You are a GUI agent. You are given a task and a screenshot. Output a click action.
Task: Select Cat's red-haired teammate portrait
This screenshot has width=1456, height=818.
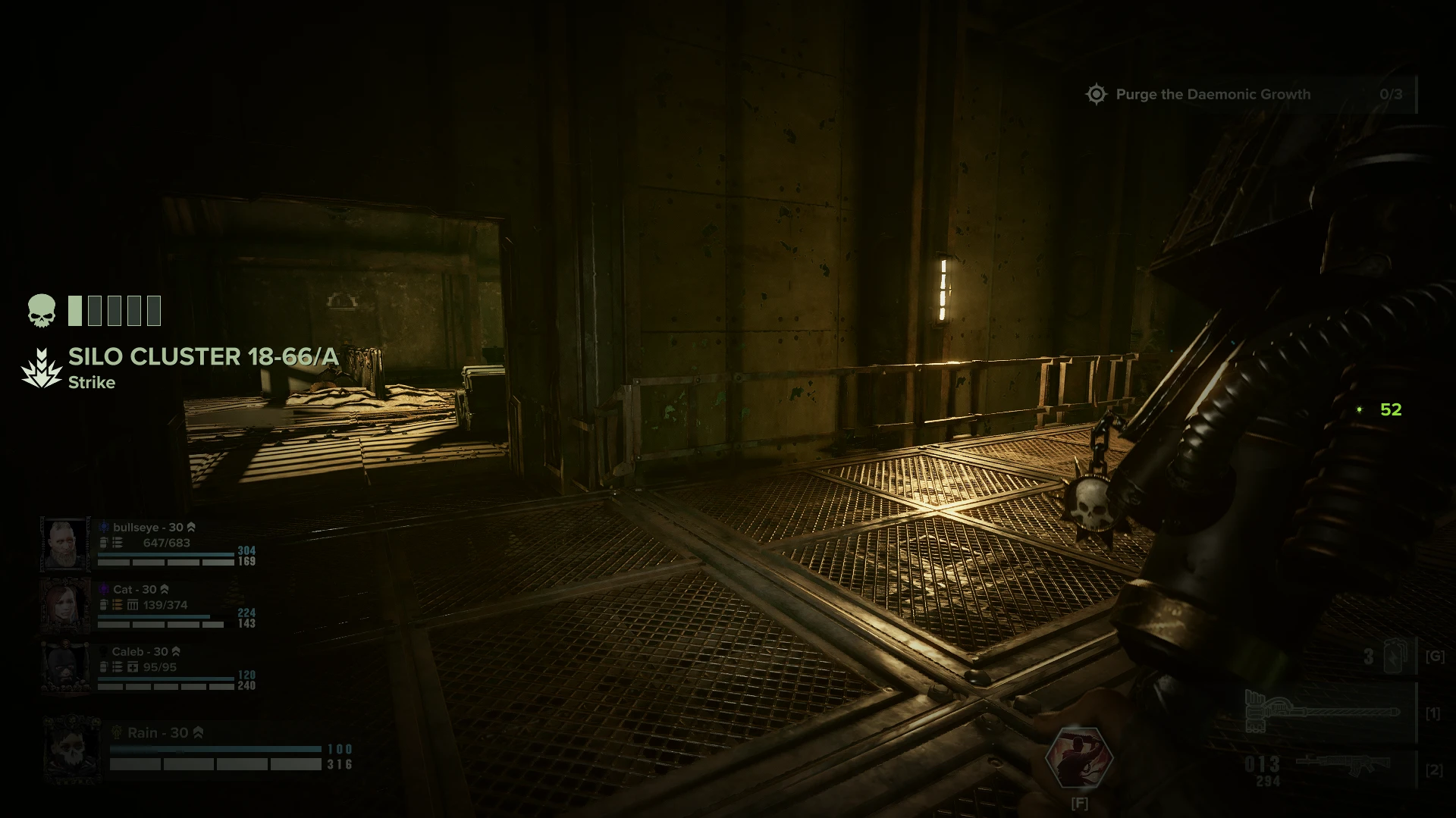coord(65,606)
